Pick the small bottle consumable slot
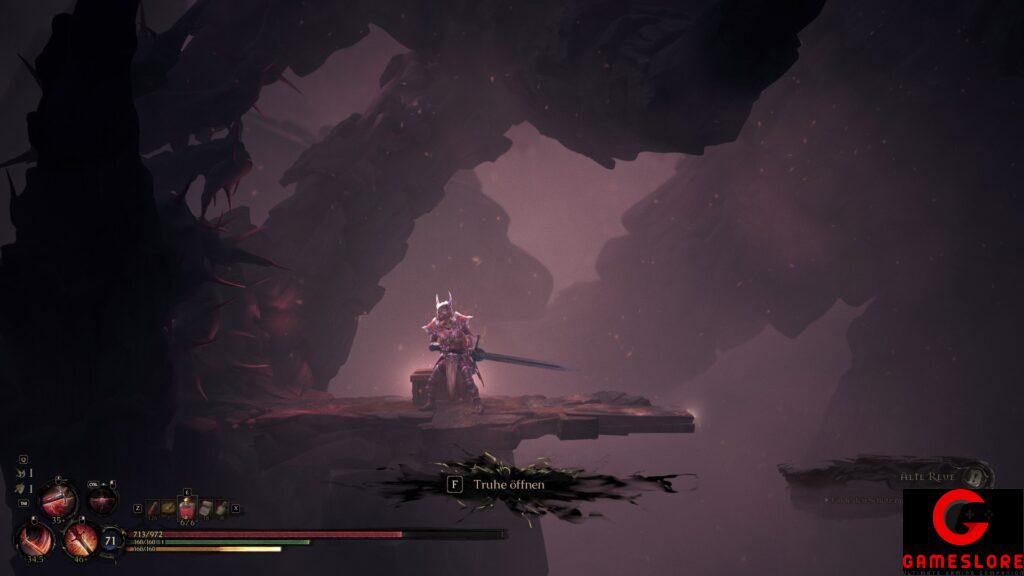 point(222,508)
